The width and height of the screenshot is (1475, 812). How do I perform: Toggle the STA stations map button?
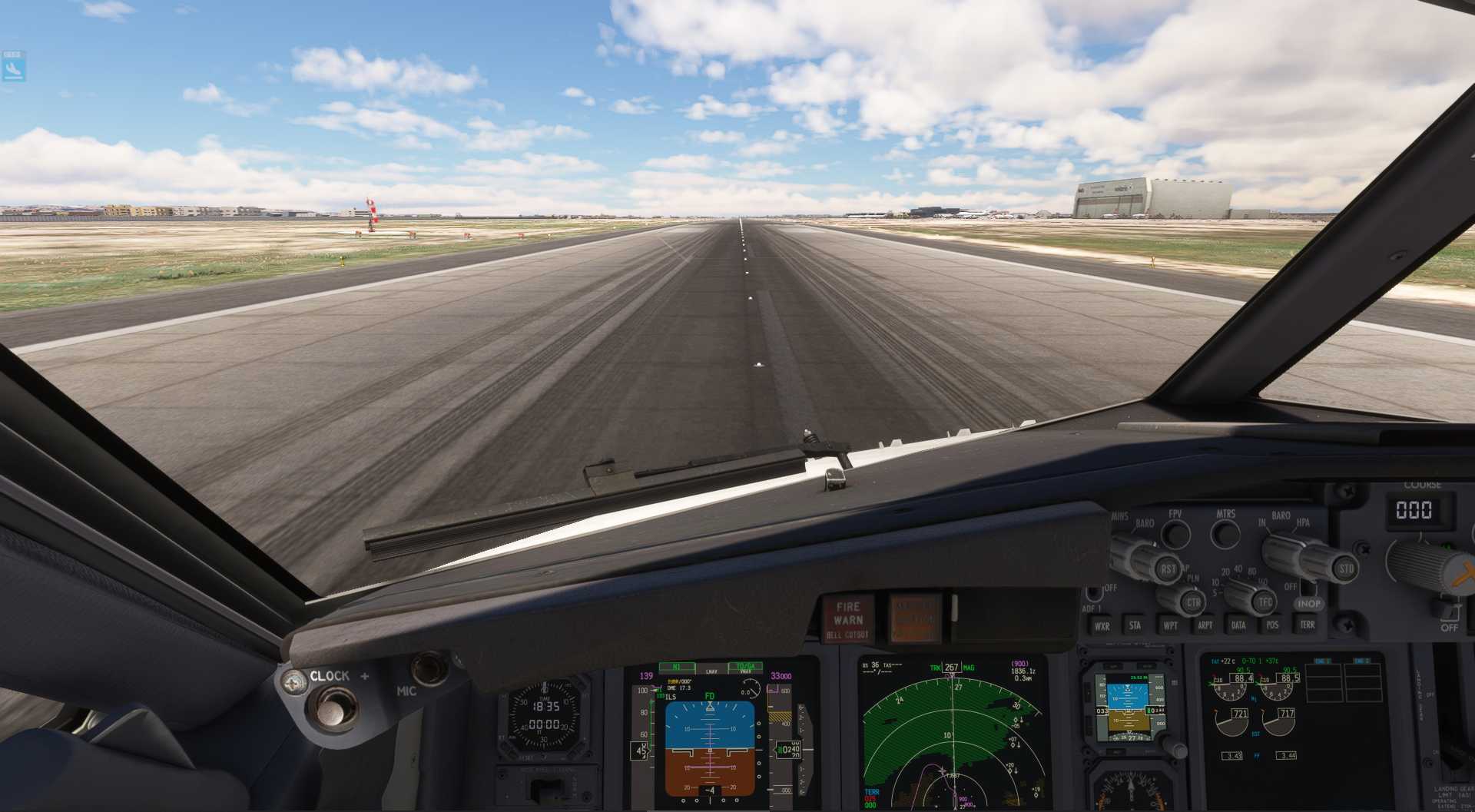coord(1135,625)
